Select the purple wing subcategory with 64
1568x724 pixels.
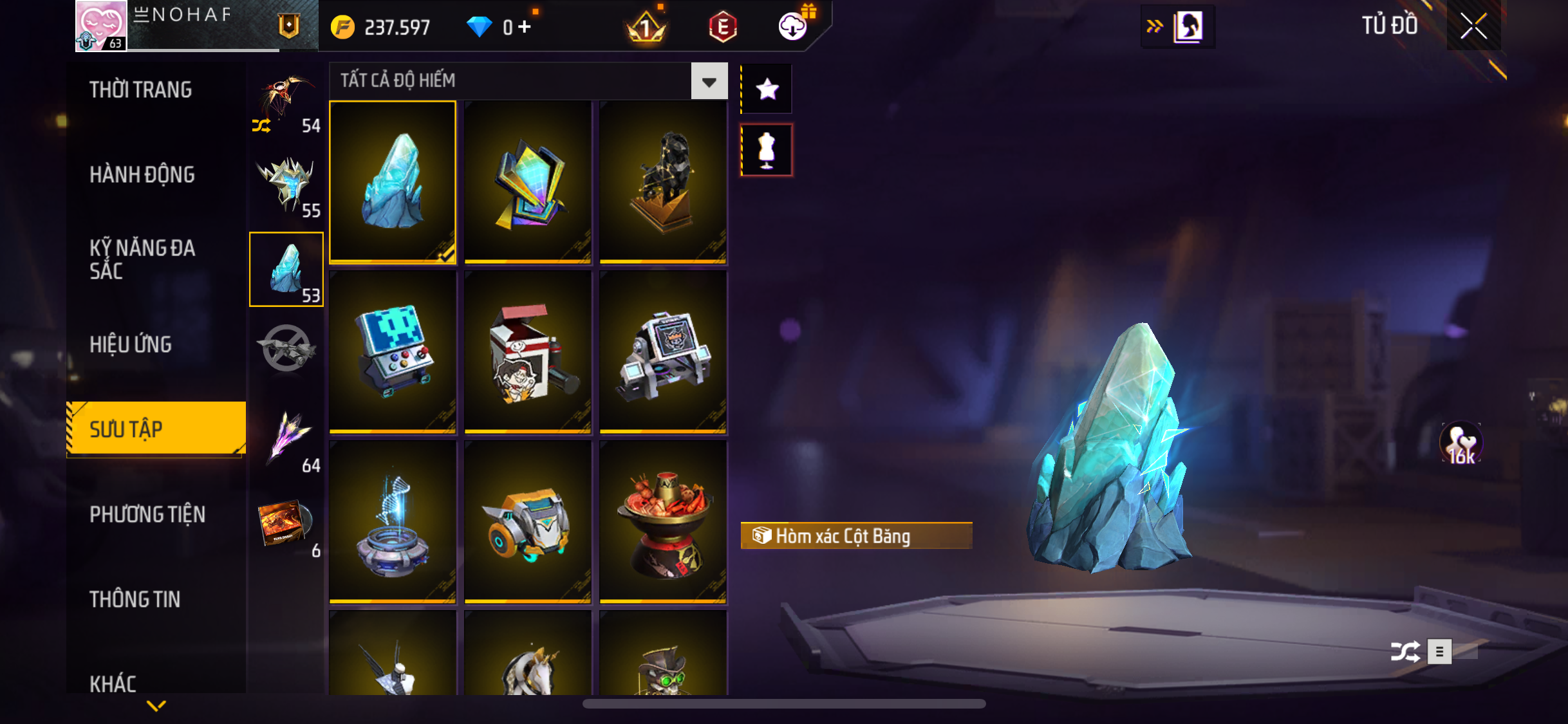pos(287,440)
